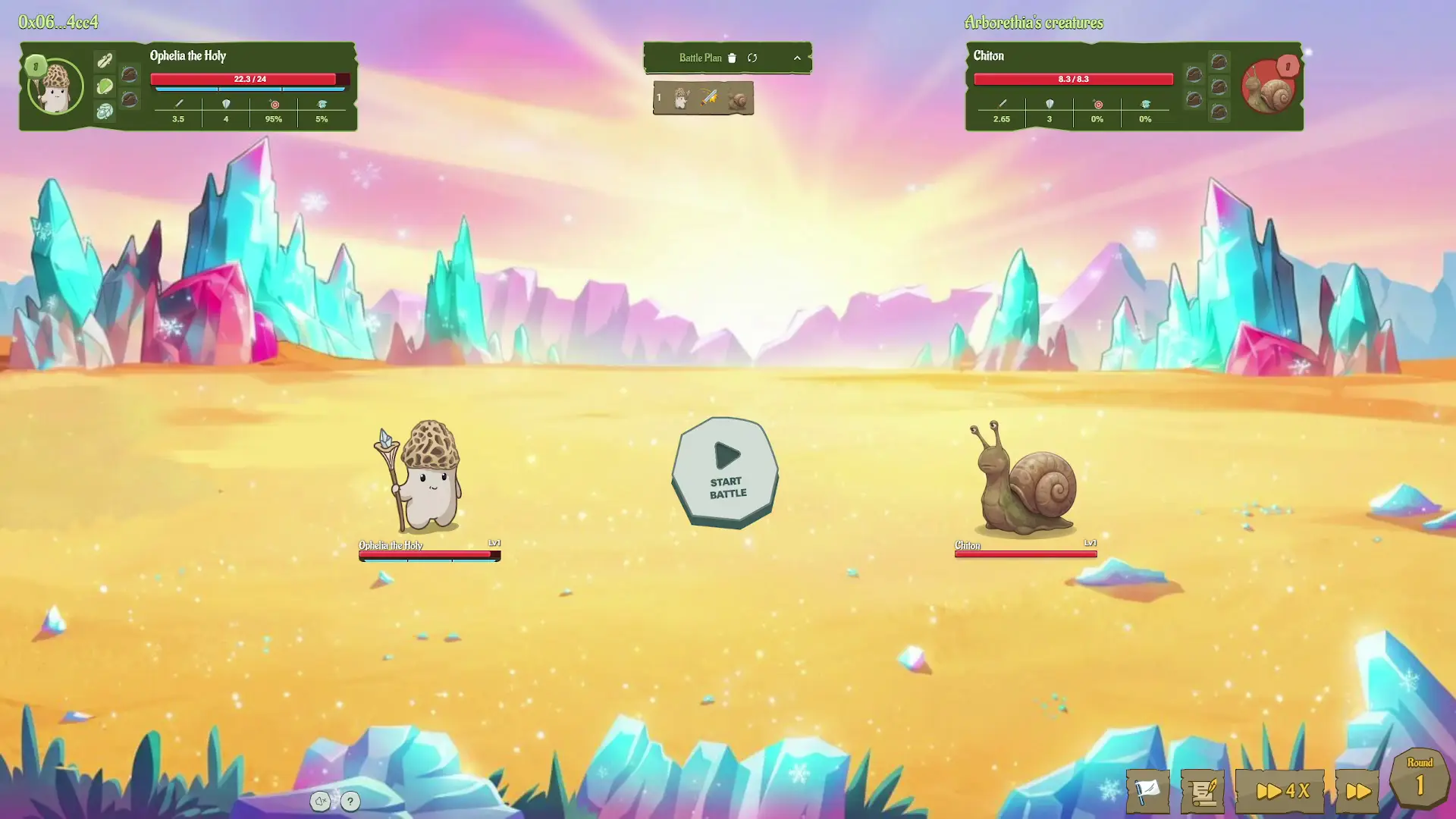The image size is (1456, 819).
Task: Select the white surrender flag icon
Action: [1147, 790]
